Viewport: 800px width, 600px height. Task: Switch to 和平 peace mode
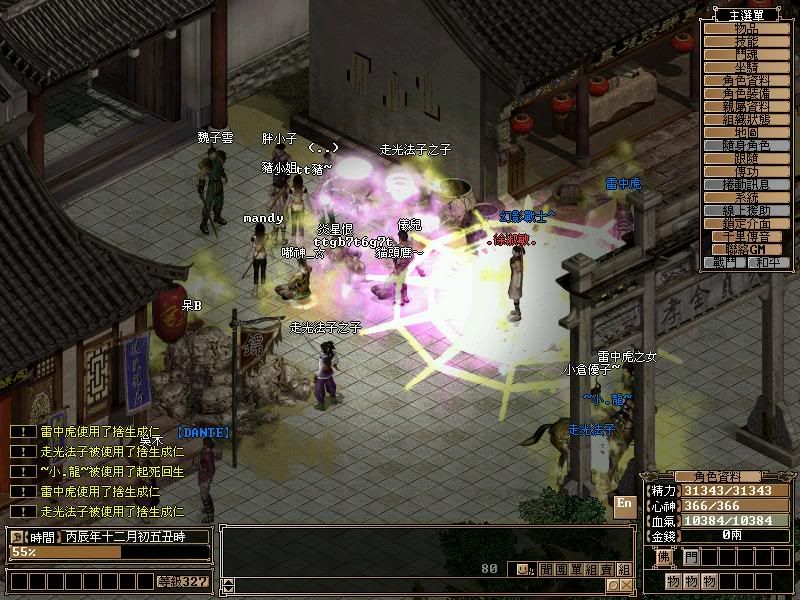tap(767, 262)
